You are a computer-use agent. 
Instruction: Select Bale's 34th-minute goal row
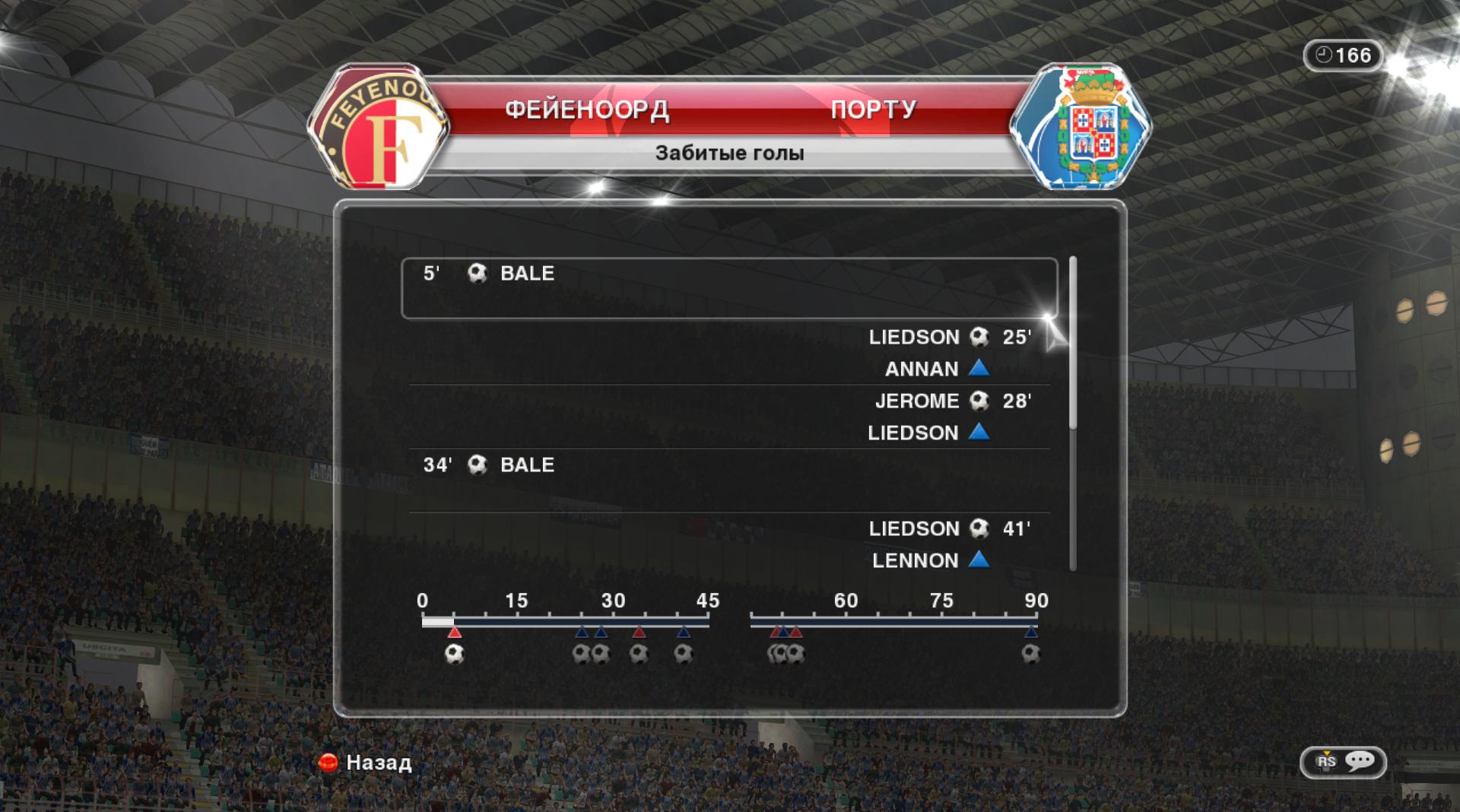[x=728, y=480]
